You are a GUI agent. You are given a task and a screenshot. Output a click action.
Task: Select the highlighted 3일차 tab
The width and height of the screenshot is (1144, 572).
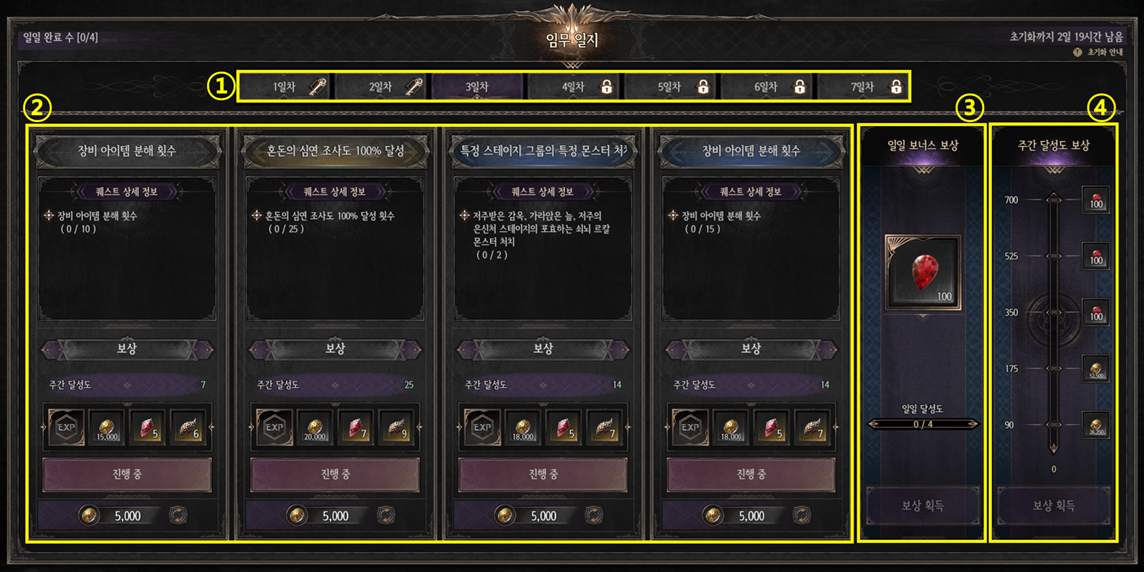point(476,87)
